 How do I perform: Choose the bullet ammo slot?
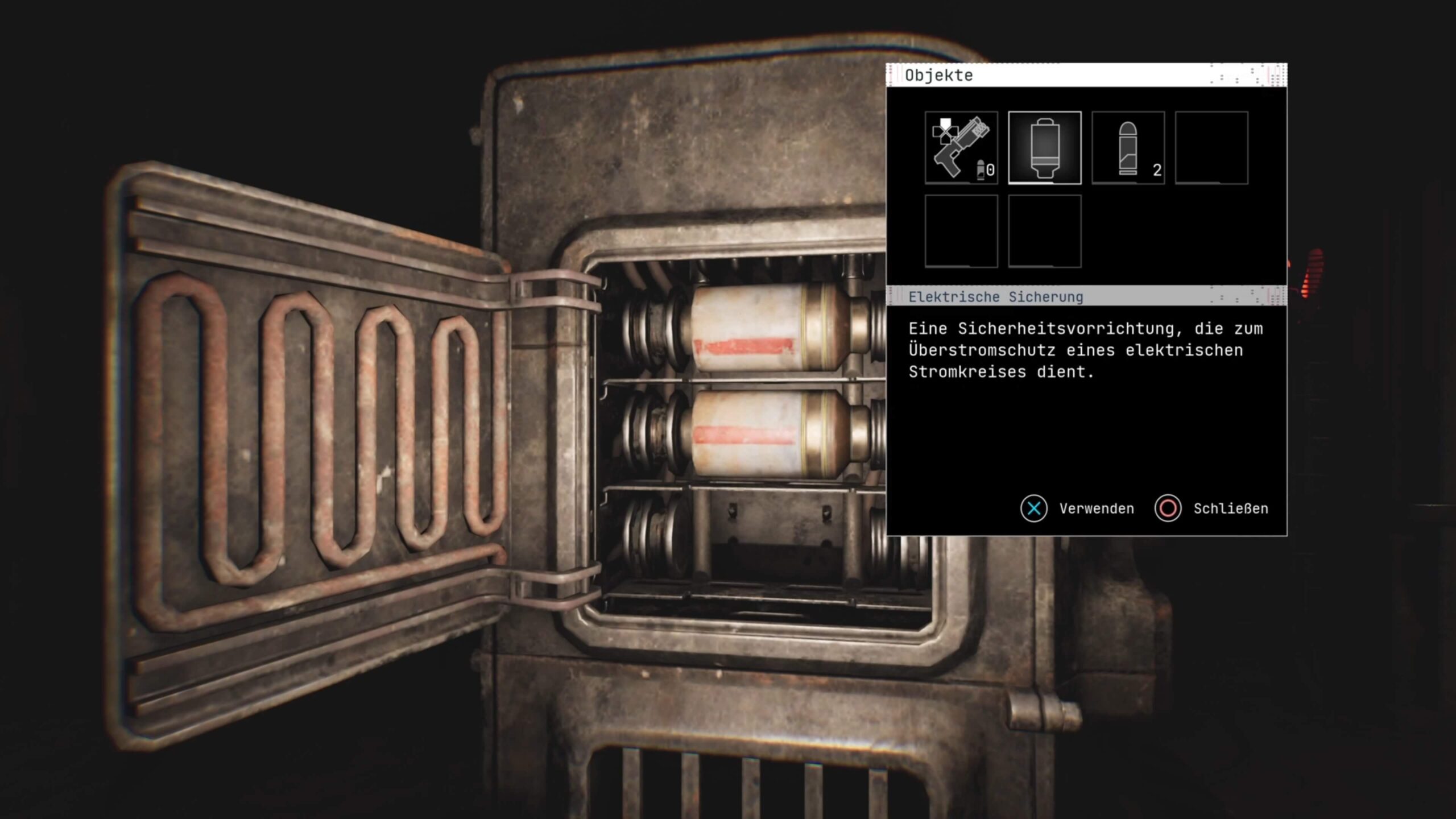tap(1128, 148)
